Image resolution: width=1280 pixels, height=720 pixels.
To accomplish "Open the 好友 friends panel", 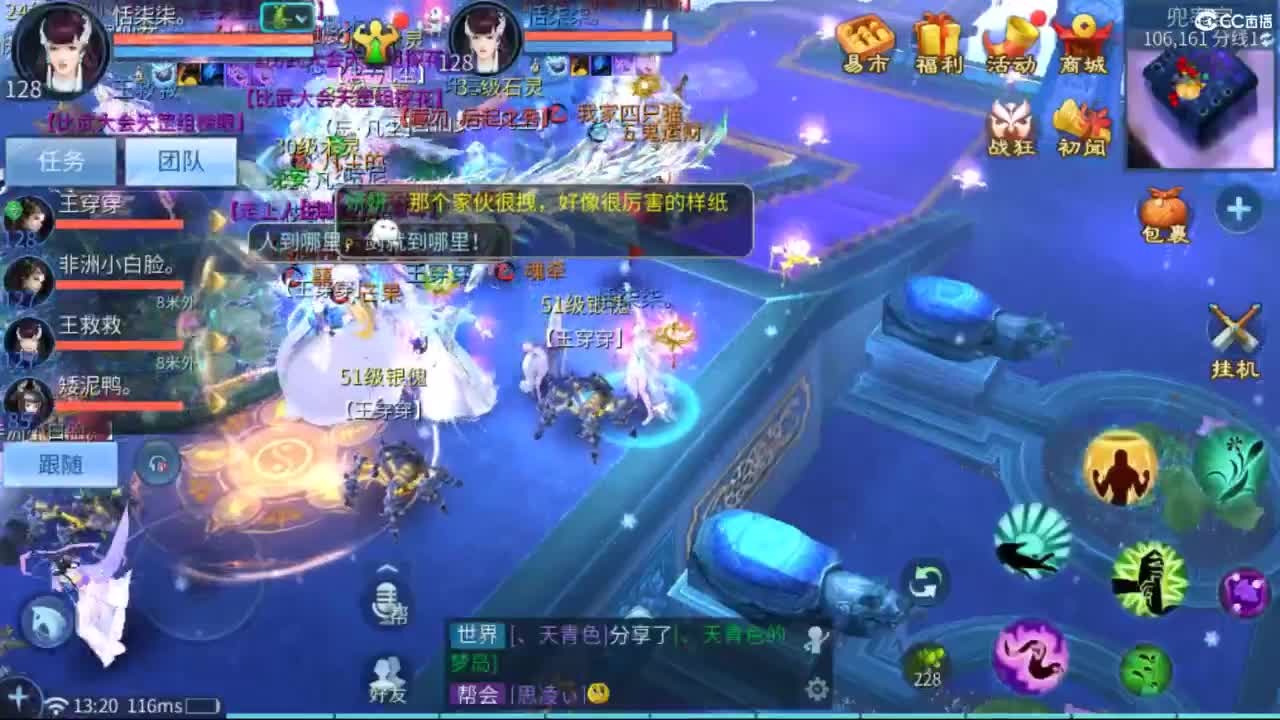I will coord(388,678).
